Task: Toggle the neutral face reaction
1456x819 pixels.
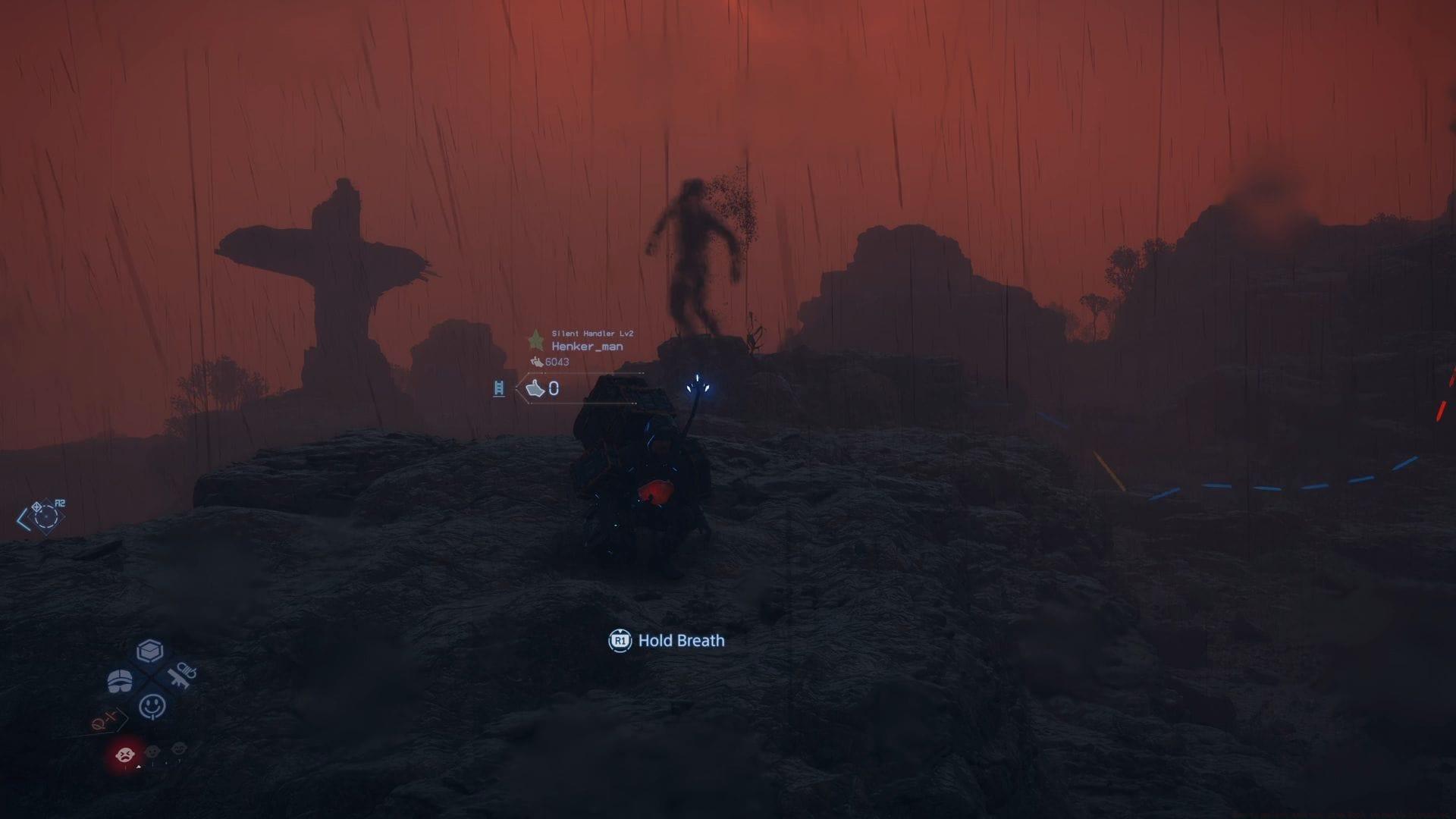Action: (152, 752)
